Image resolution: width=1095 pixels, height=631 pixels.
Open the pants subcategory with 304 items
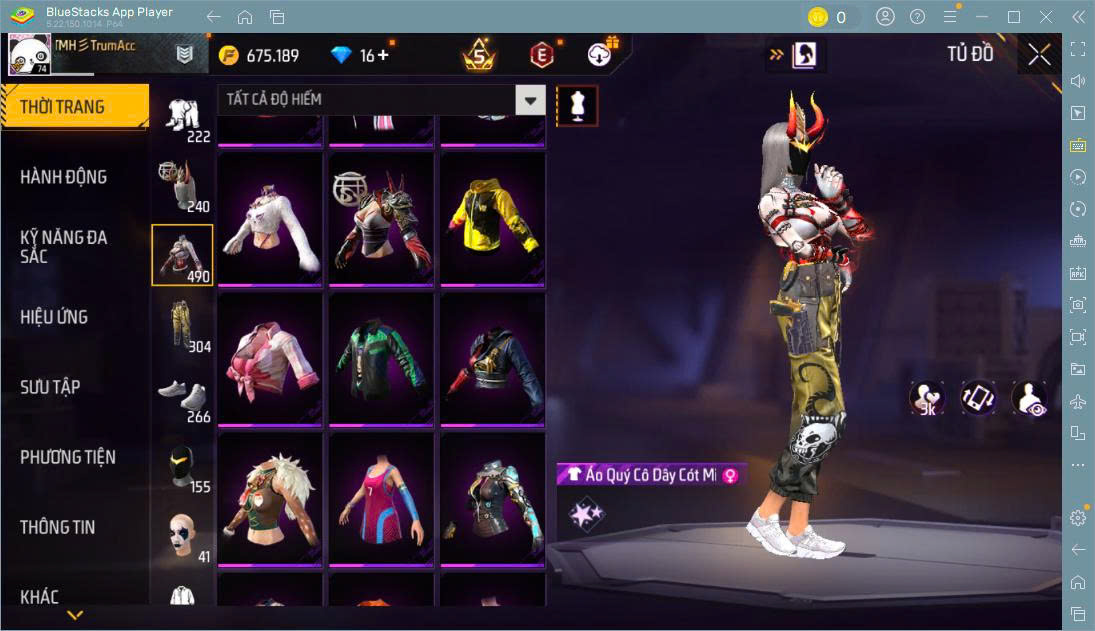182,325
